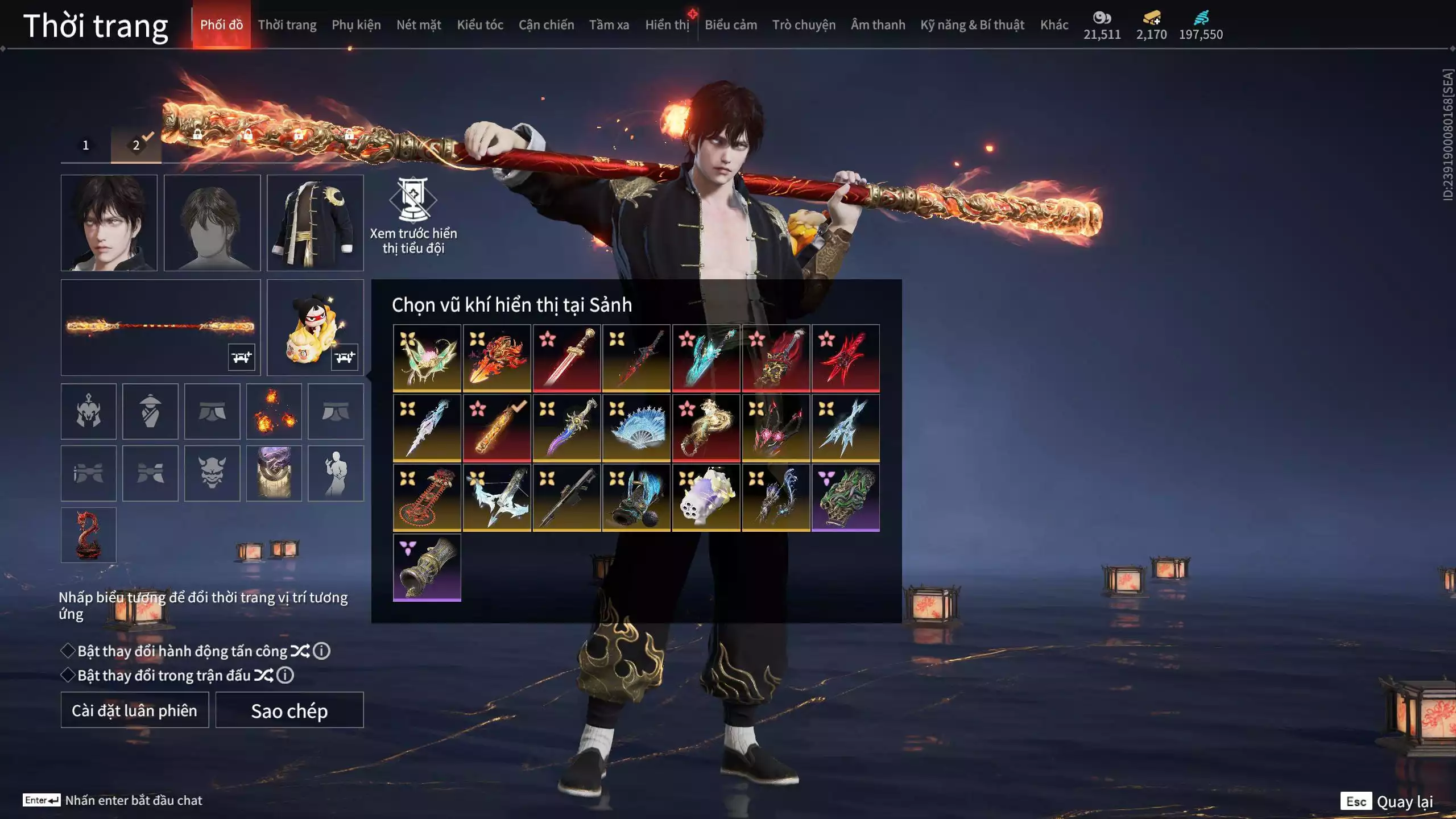Open the Kỹ năng & Bí thuật tab
Image resolution: width=1456 pixels, height=819 pixels.
coord(972,25)
